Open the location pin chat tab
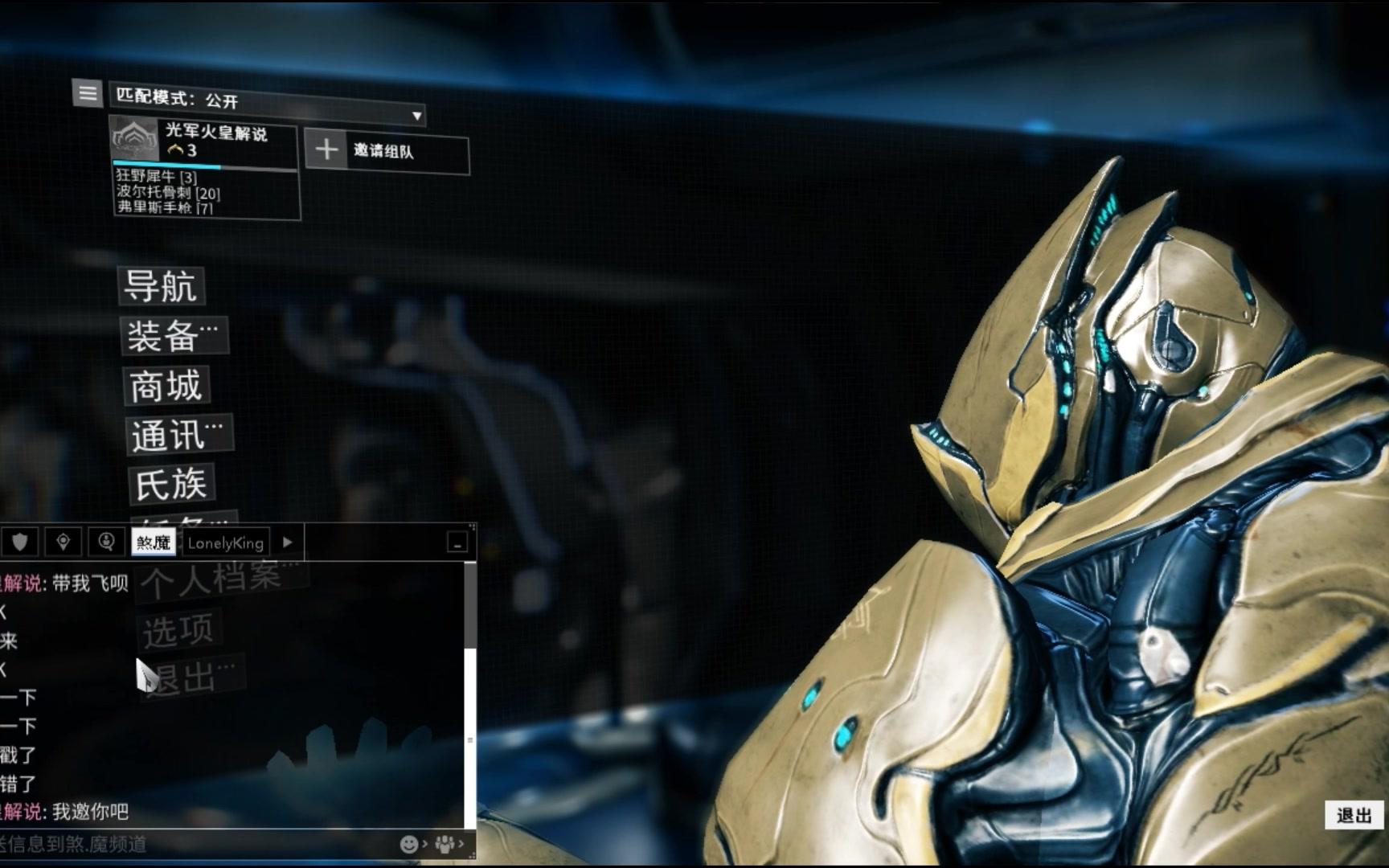The height and width of the screenshot is (868, 1389). 63,542
